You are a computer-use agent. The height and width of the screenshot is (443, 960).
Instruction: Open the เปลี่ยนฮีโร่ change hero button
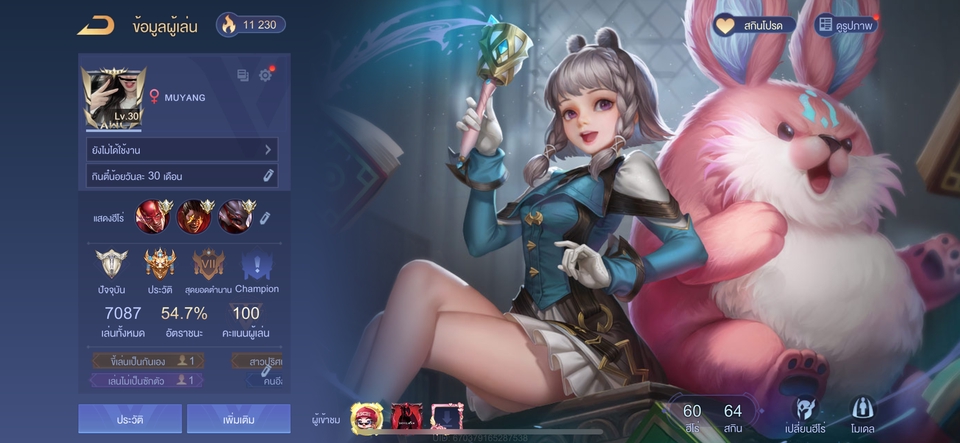pyautogui.click(x=806, y=416)
